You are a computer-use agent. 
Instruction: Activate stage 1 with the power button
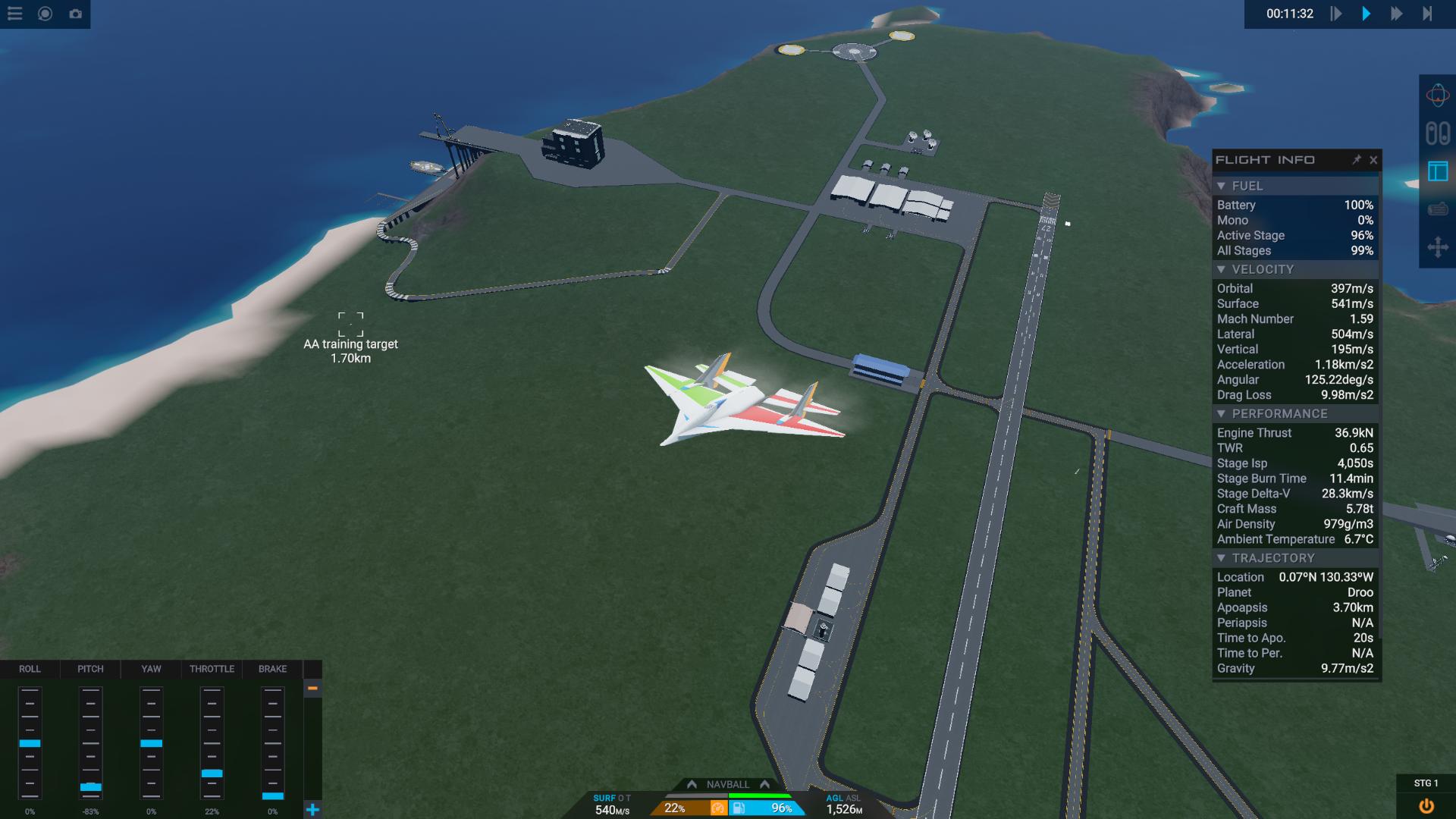(x=1426, y=806)
